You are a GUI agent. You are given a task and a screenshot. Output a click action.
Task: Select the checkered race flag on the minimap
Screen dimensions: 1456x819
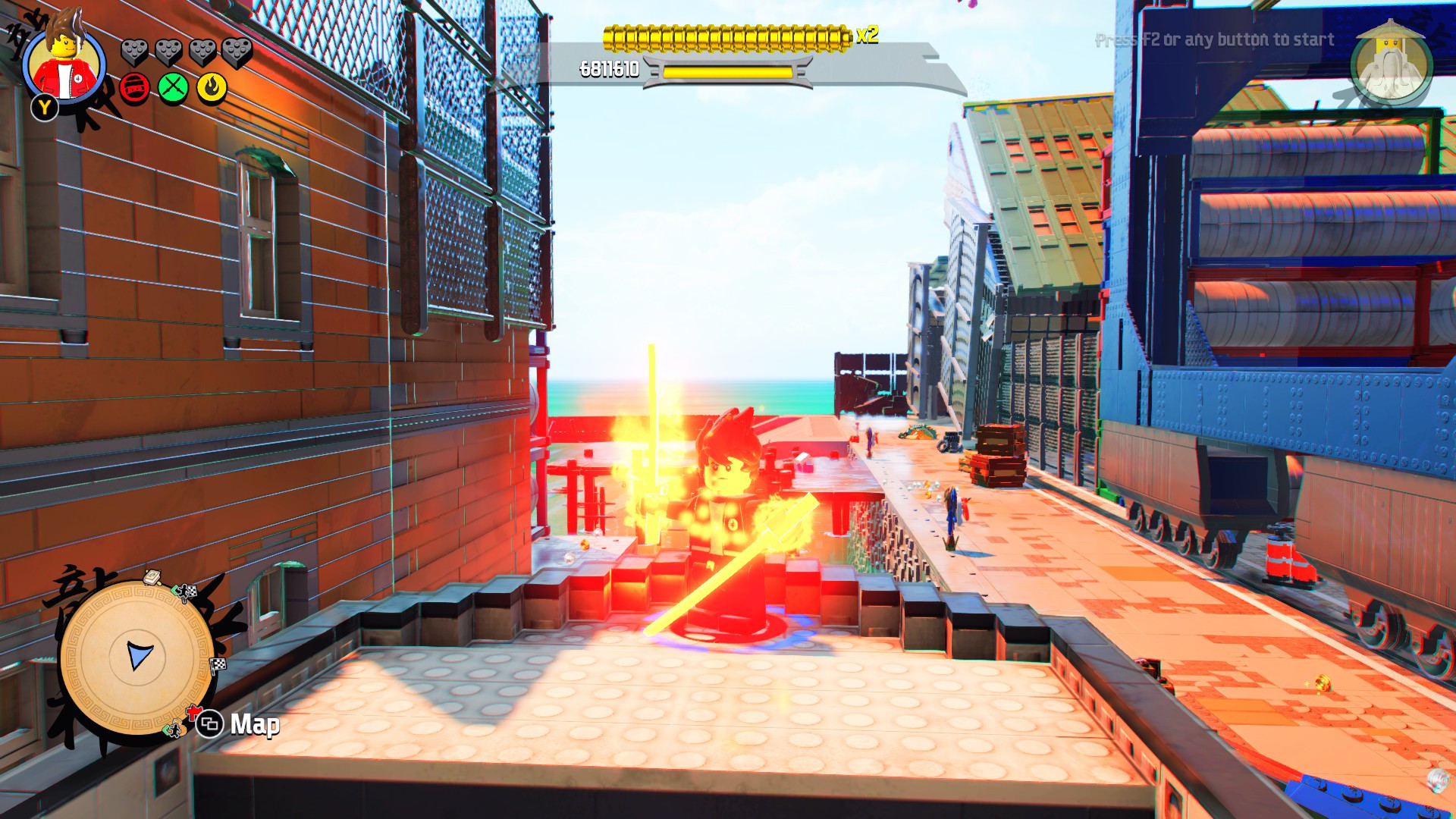tap(192, 591)
